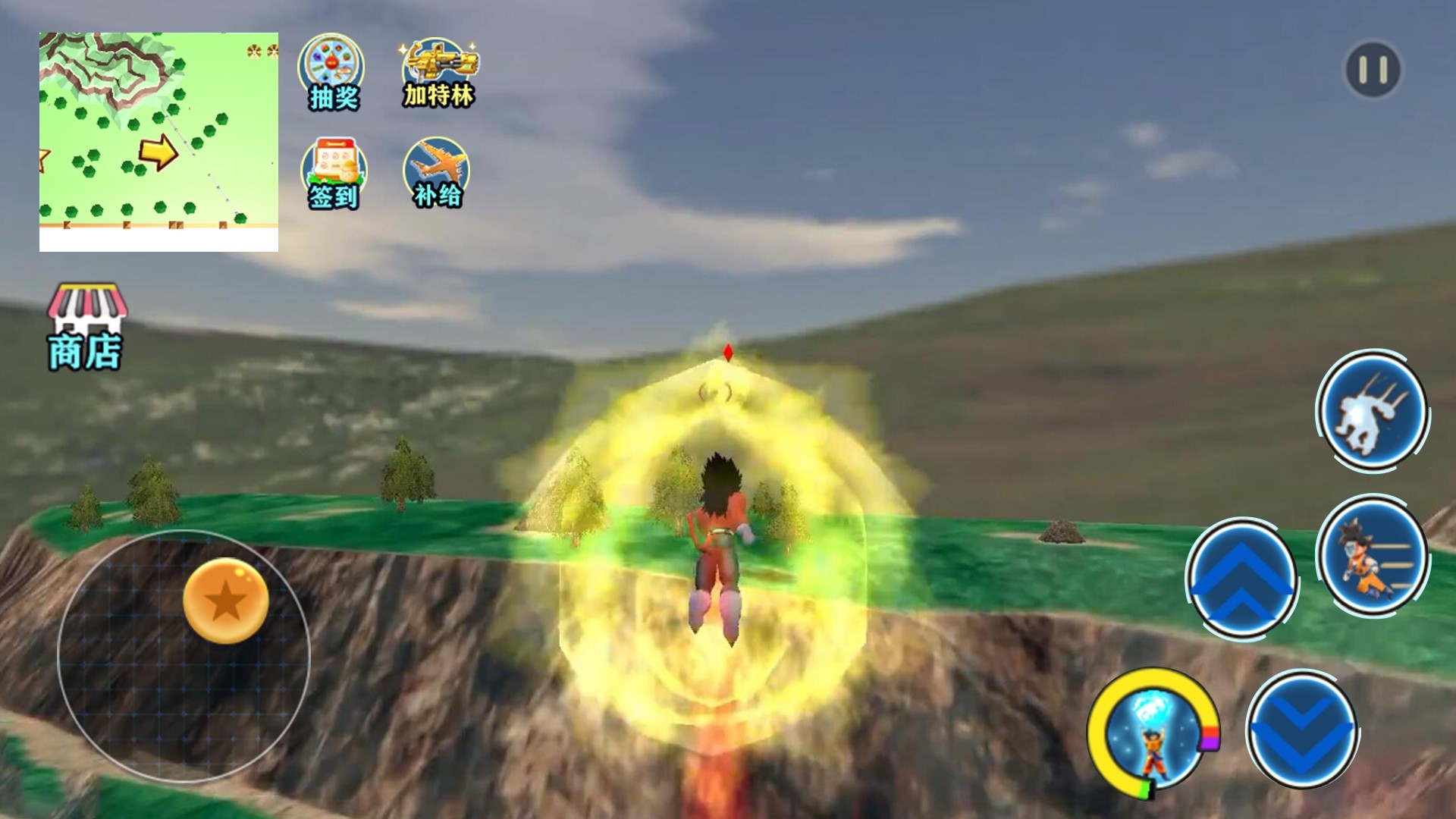
Task: Tap the dragon ball joystick knob
Action: pos(225,601)
